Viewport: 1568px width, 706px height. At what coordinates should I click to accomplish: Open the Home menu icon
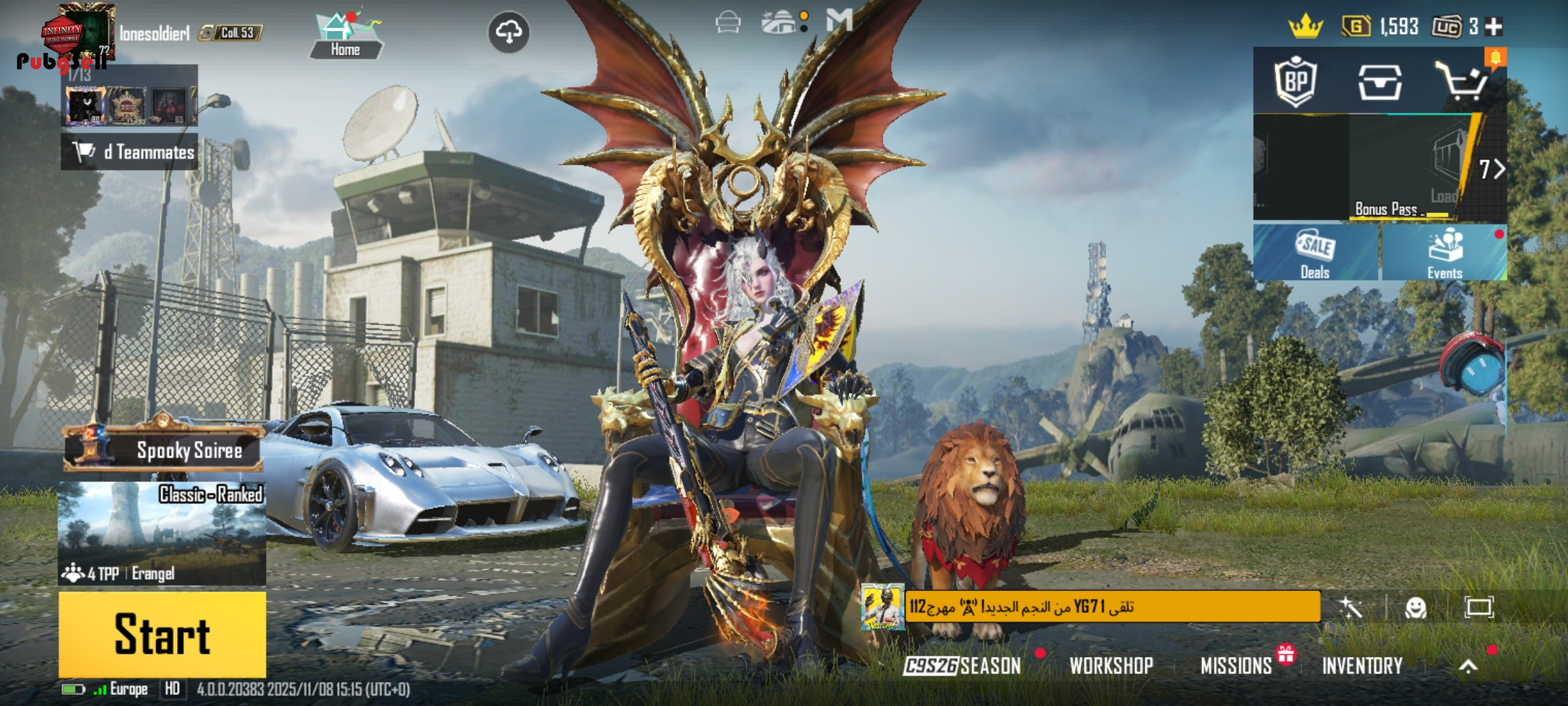345,35
